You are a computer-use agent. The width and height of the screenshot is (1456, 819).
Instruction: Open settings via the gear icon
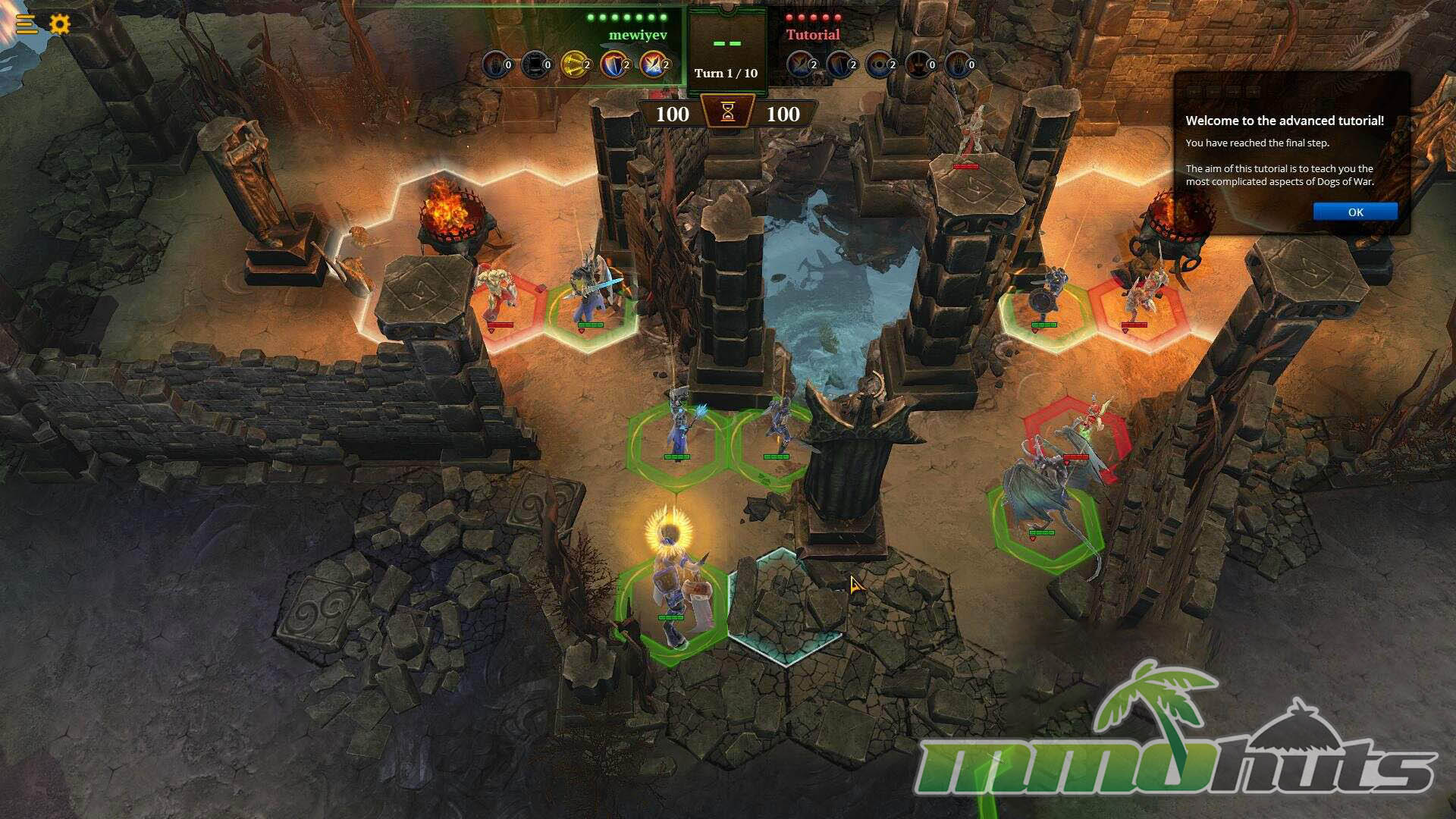[x=60, y=24]
